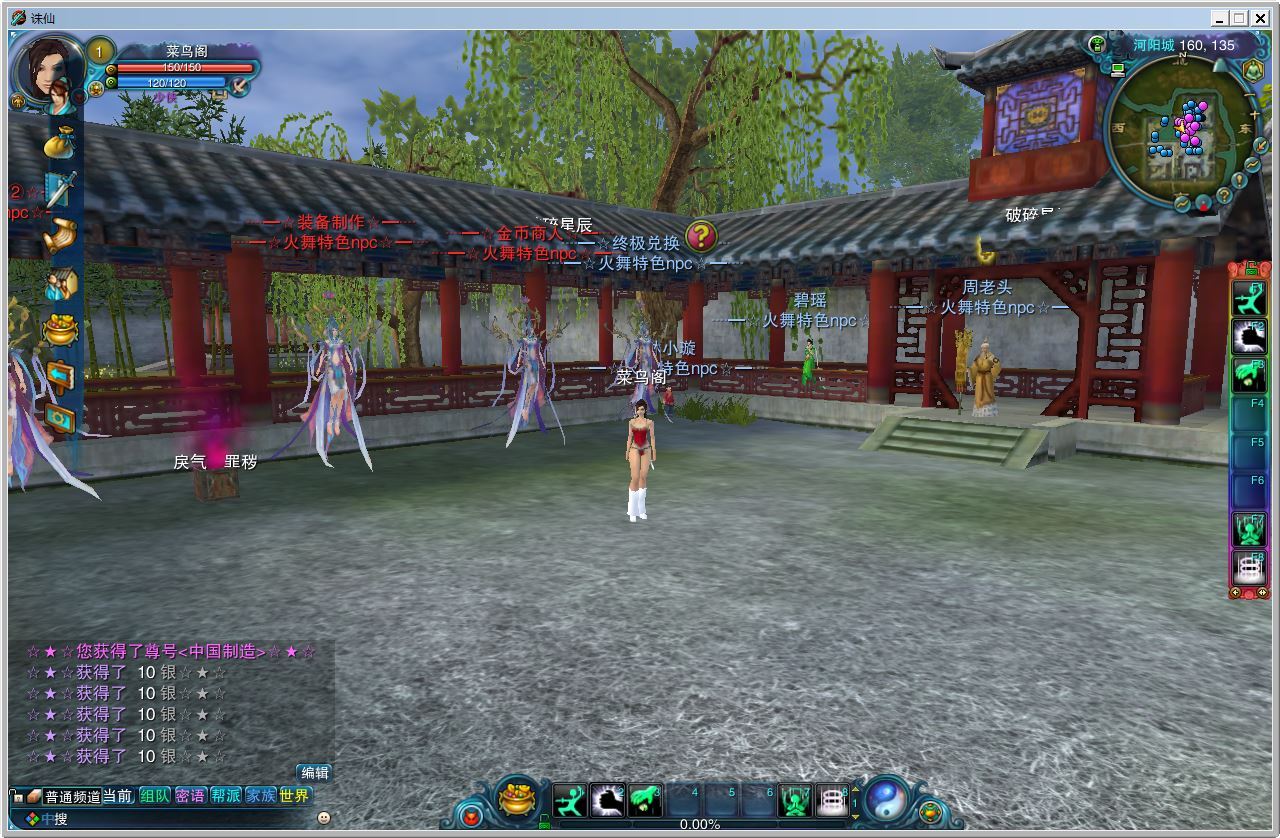Viewport: 1280px width, 838px height.
Task: Switch to the 世界 world chat tab
Action: point(294,796)
